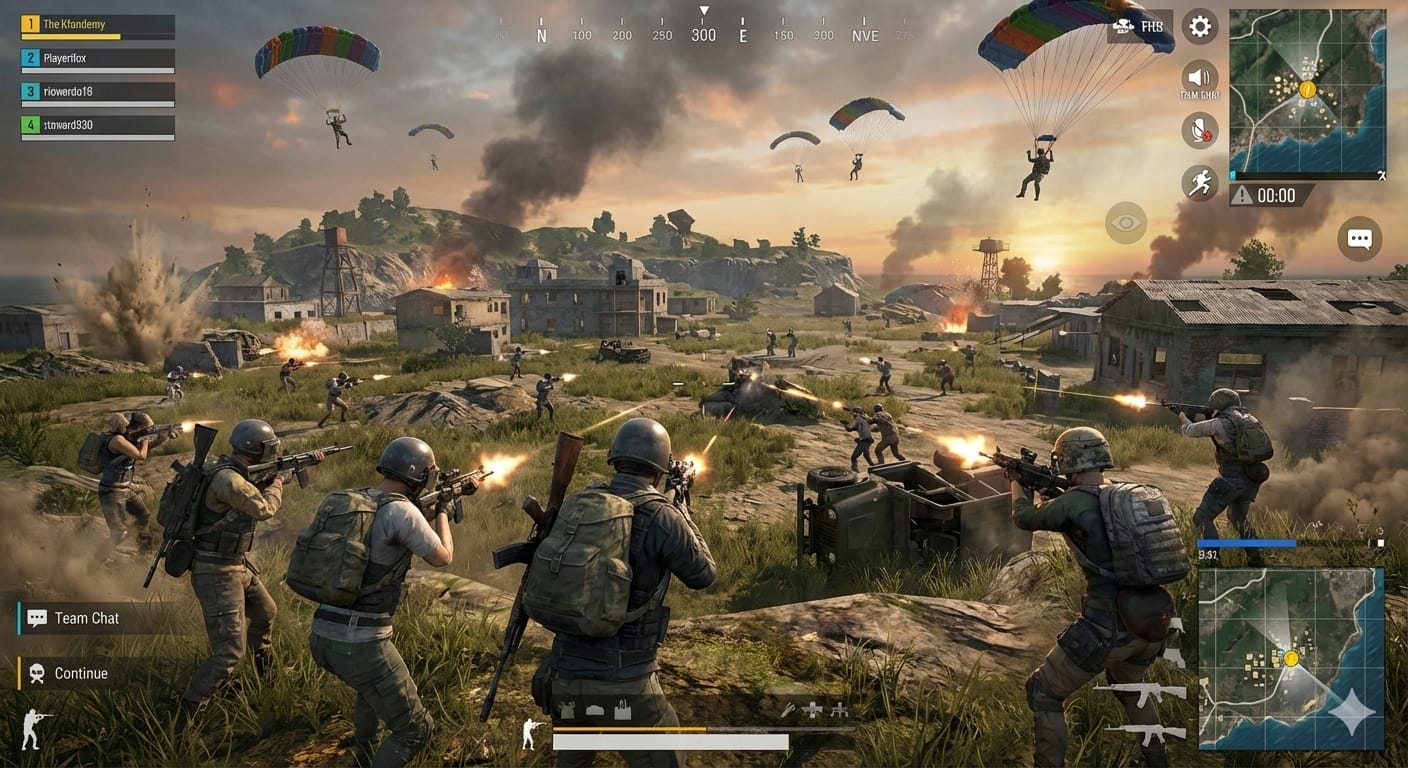The image size is (1408, 768).
Task: Select the lower rifle weapon slot
Action: pyautogui.click(x=1139, y=731)
